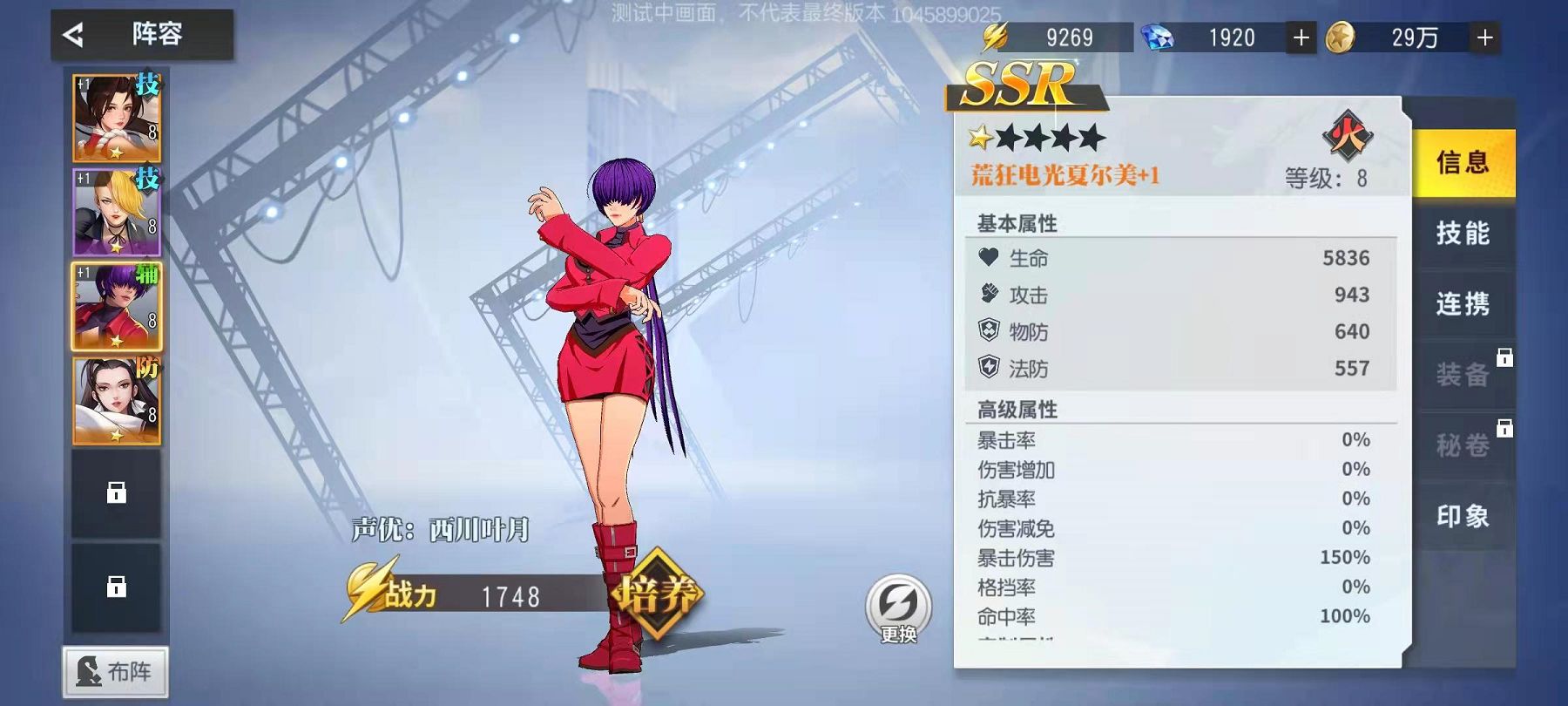Viewport: 1568px width, 706px height.
Task: Open the 技能 skills tab
Action: point(1463,233)
